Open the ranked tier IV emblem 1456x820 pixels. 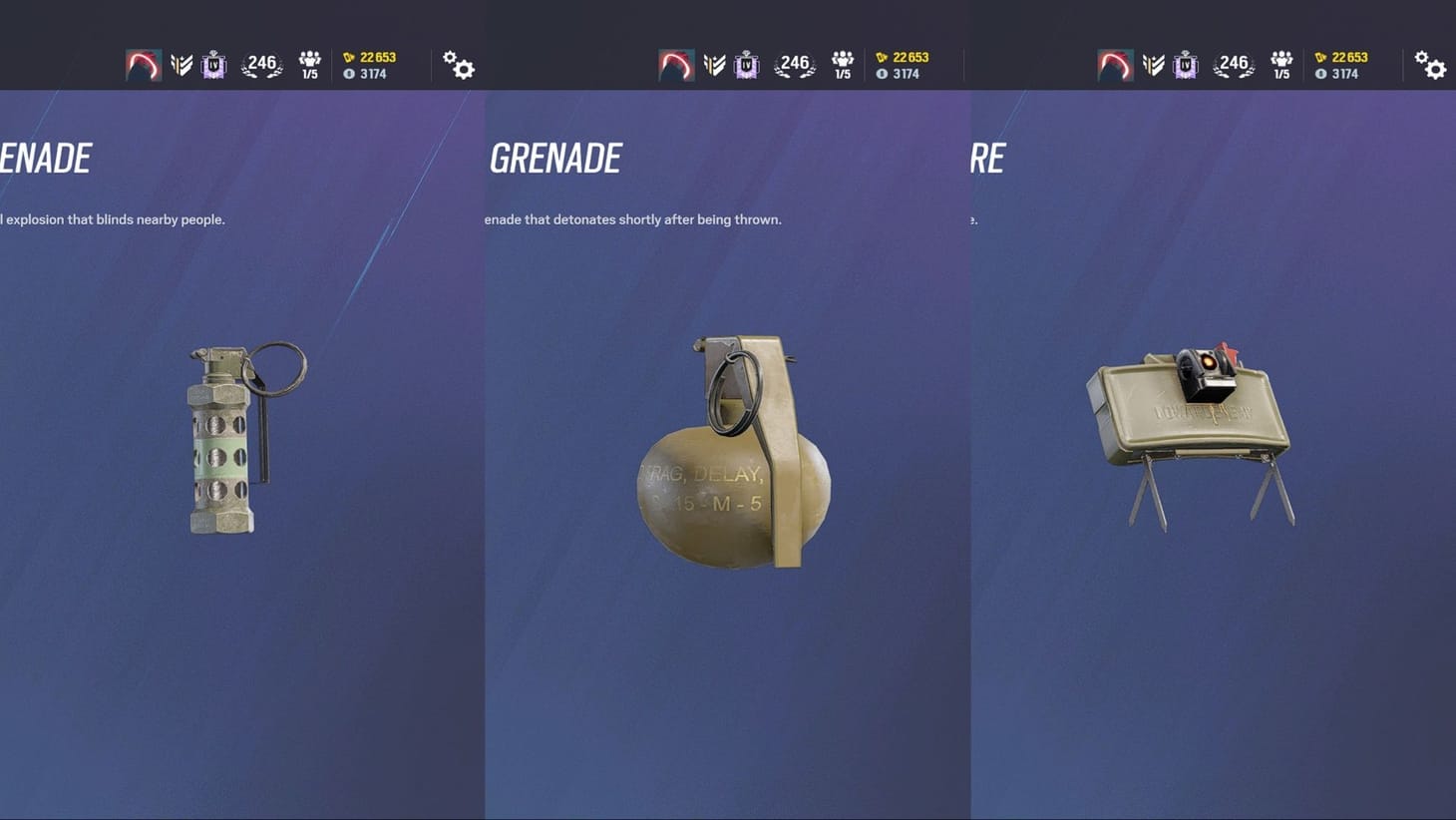(x=213, y=64)
